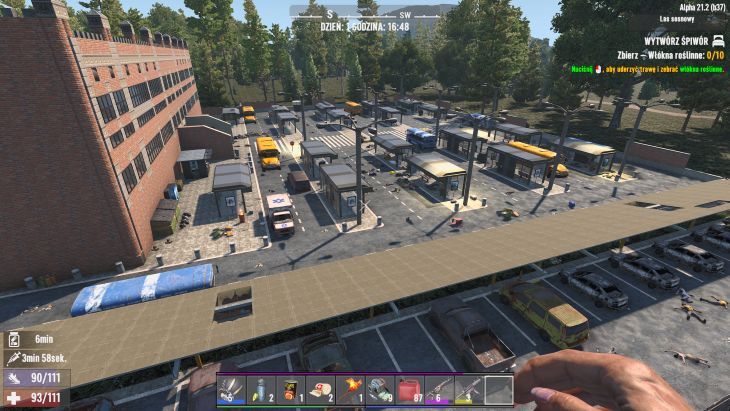Select the empty last hotbar slot
This screenshot has width=730, height=411.
[498, 390]
